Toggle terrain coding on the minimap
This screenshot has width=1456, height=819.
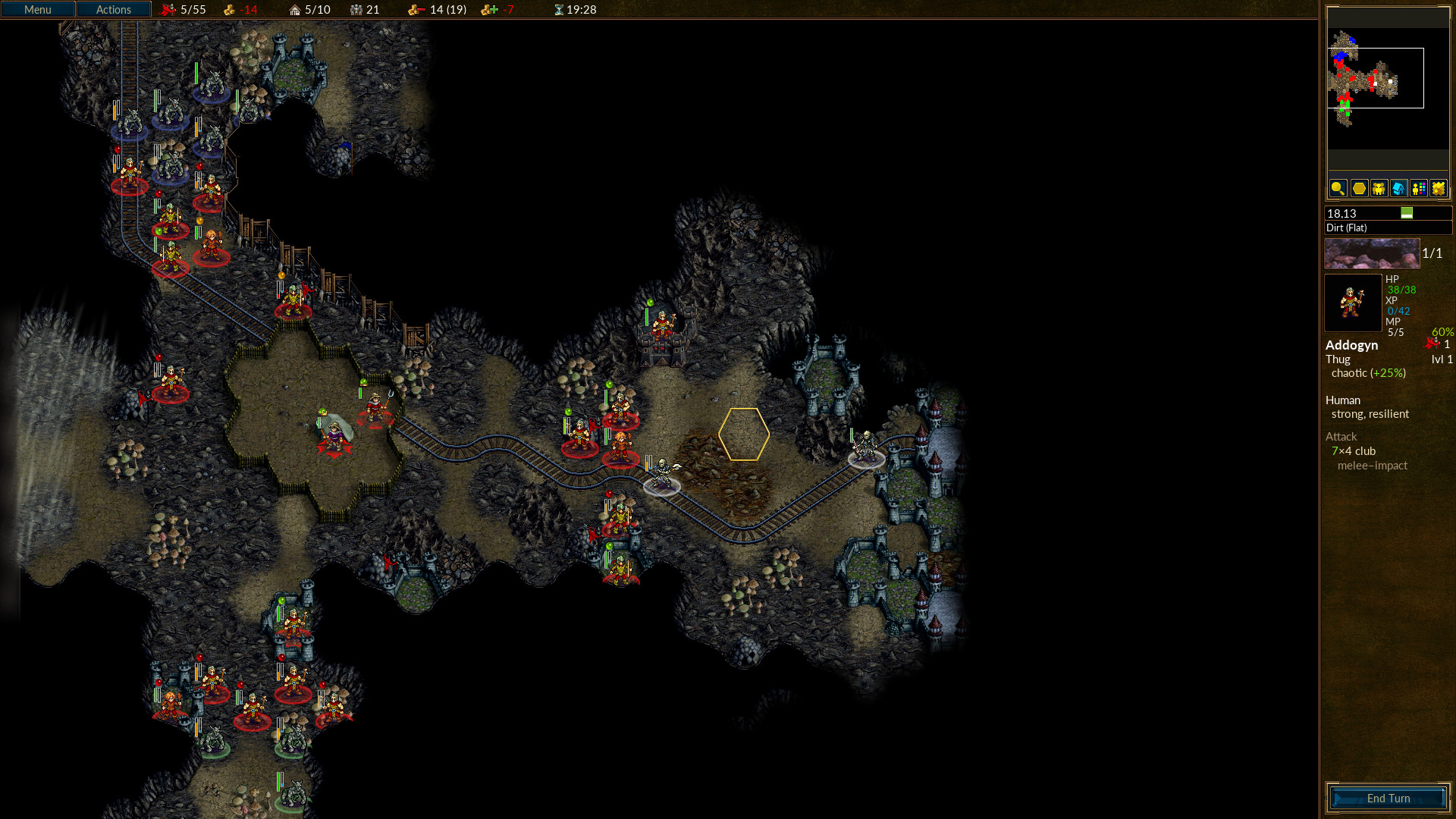click(x=1438, y=189)
